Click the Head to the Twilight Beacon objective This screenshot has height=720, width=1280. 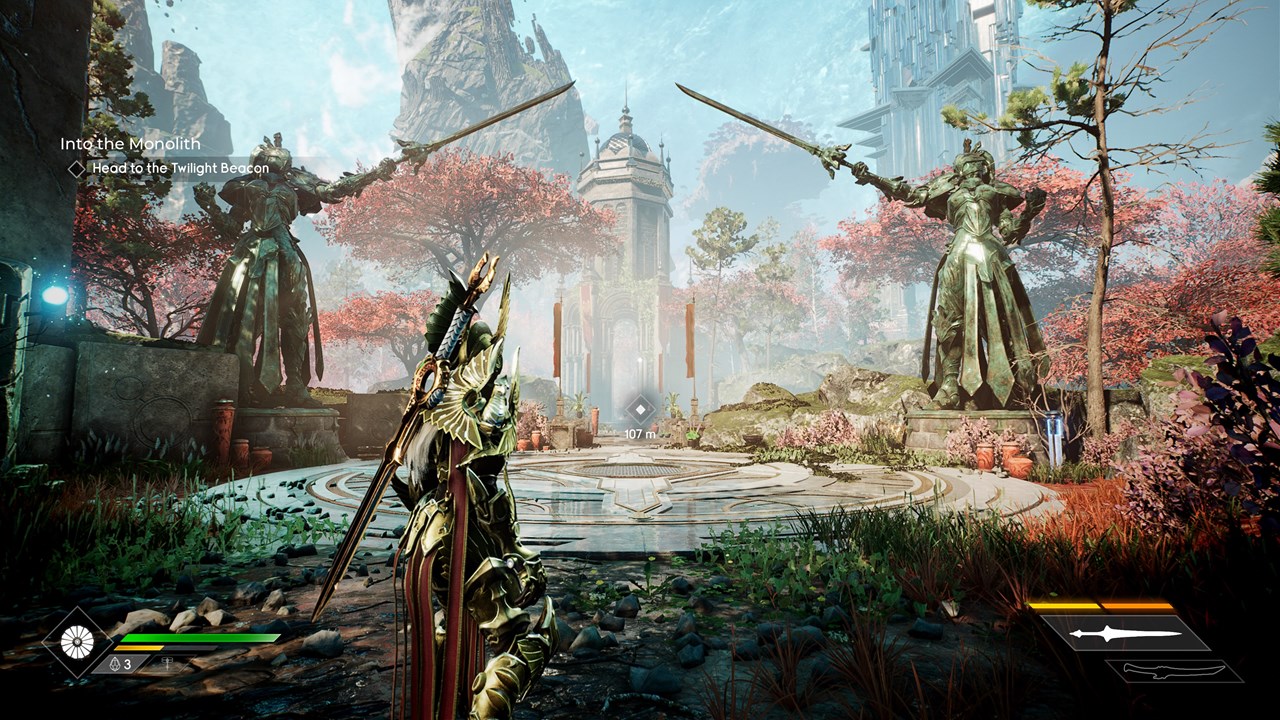click(180, 169)
